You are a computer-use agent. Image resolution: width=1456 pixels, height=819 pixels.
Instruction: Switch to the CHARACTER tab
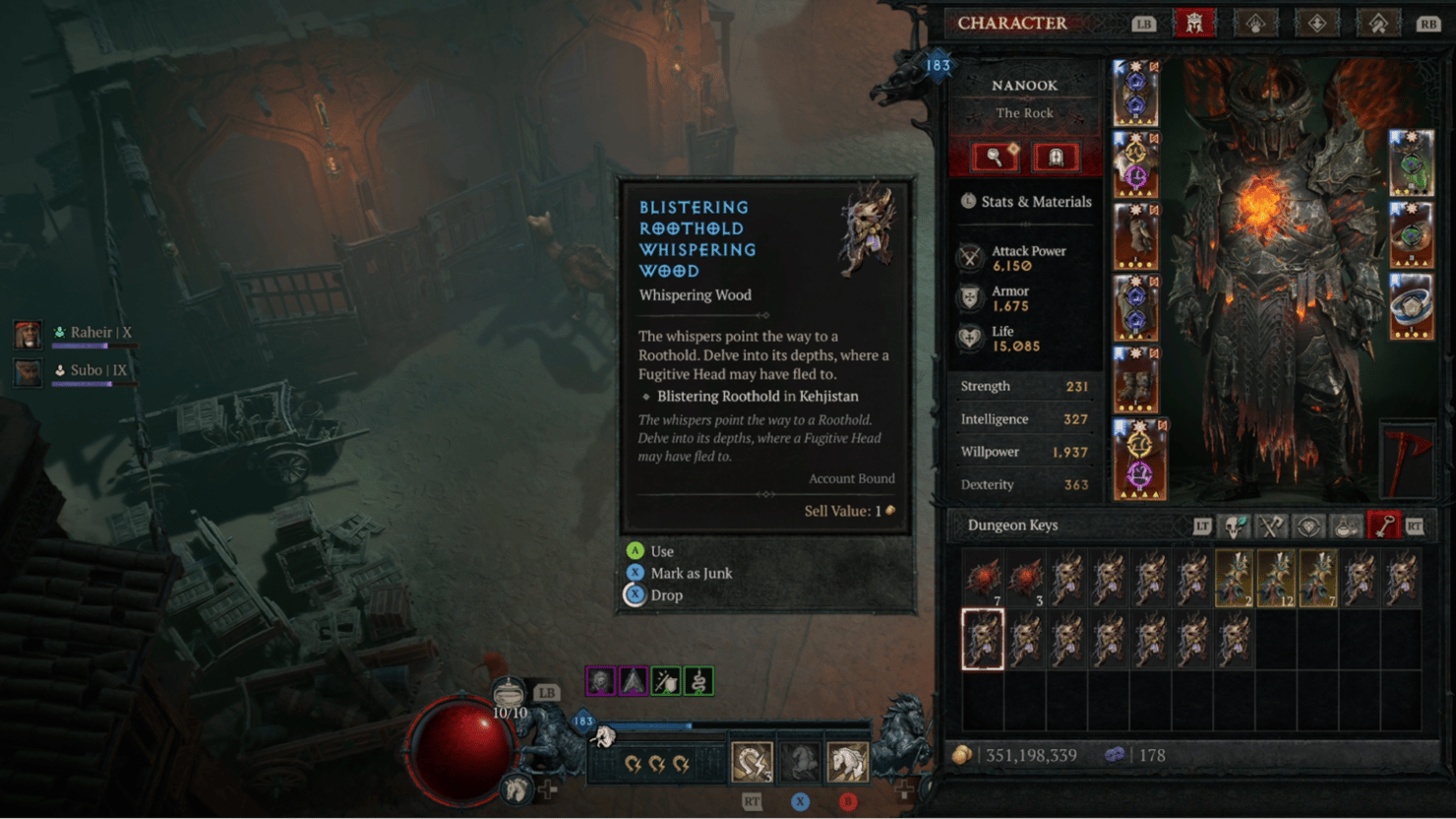pyautogui.click(x=1195, y=23)
